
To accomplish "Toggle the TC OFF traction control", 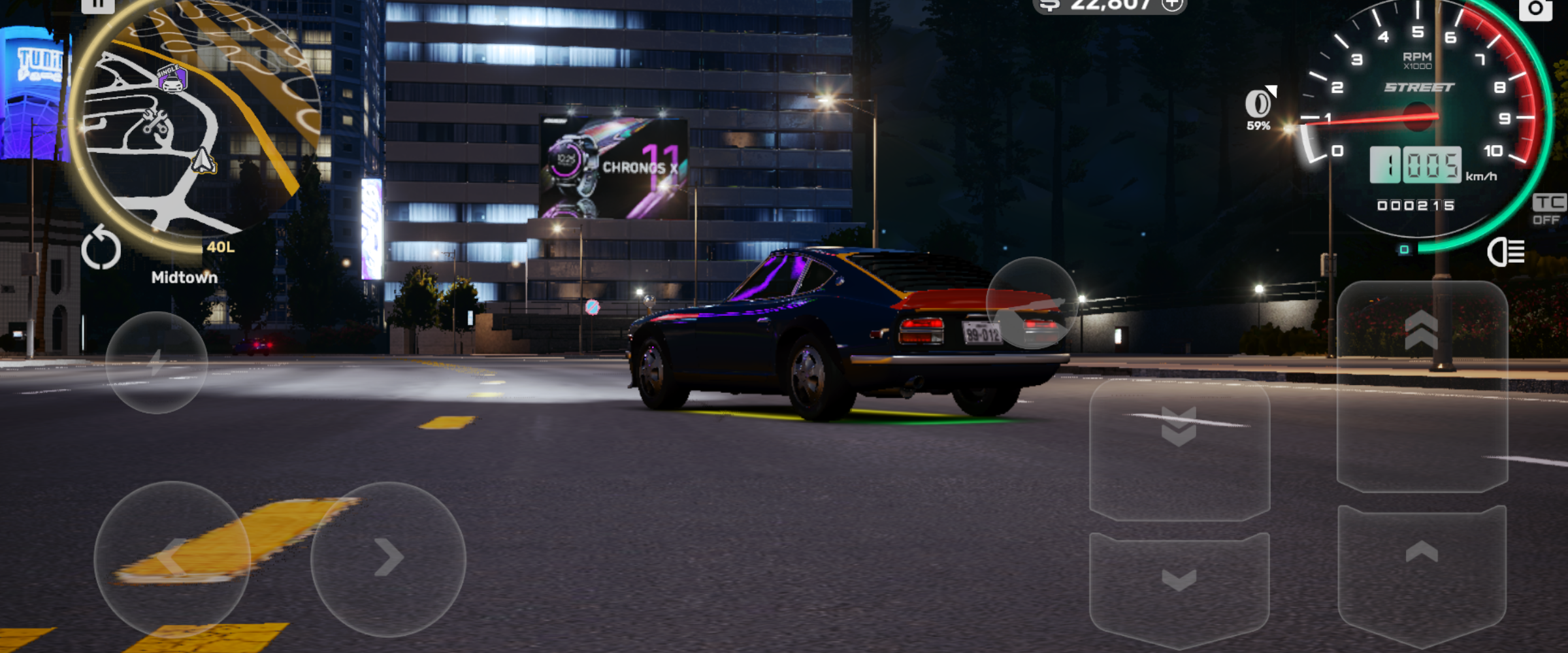I will (1548, 210).
